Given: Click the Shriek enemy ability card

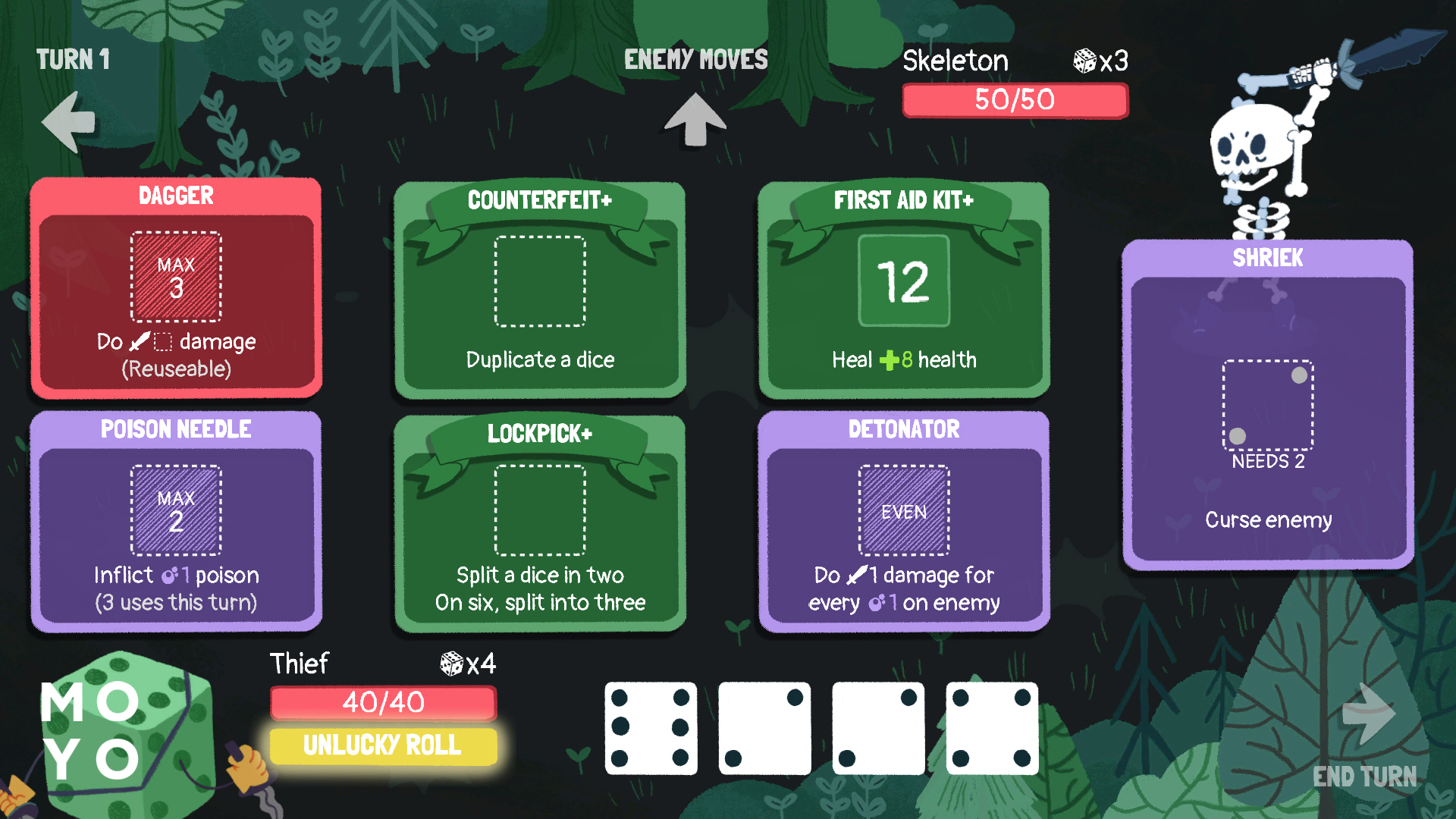Looking at the screenshot, I should (1267, 402).
